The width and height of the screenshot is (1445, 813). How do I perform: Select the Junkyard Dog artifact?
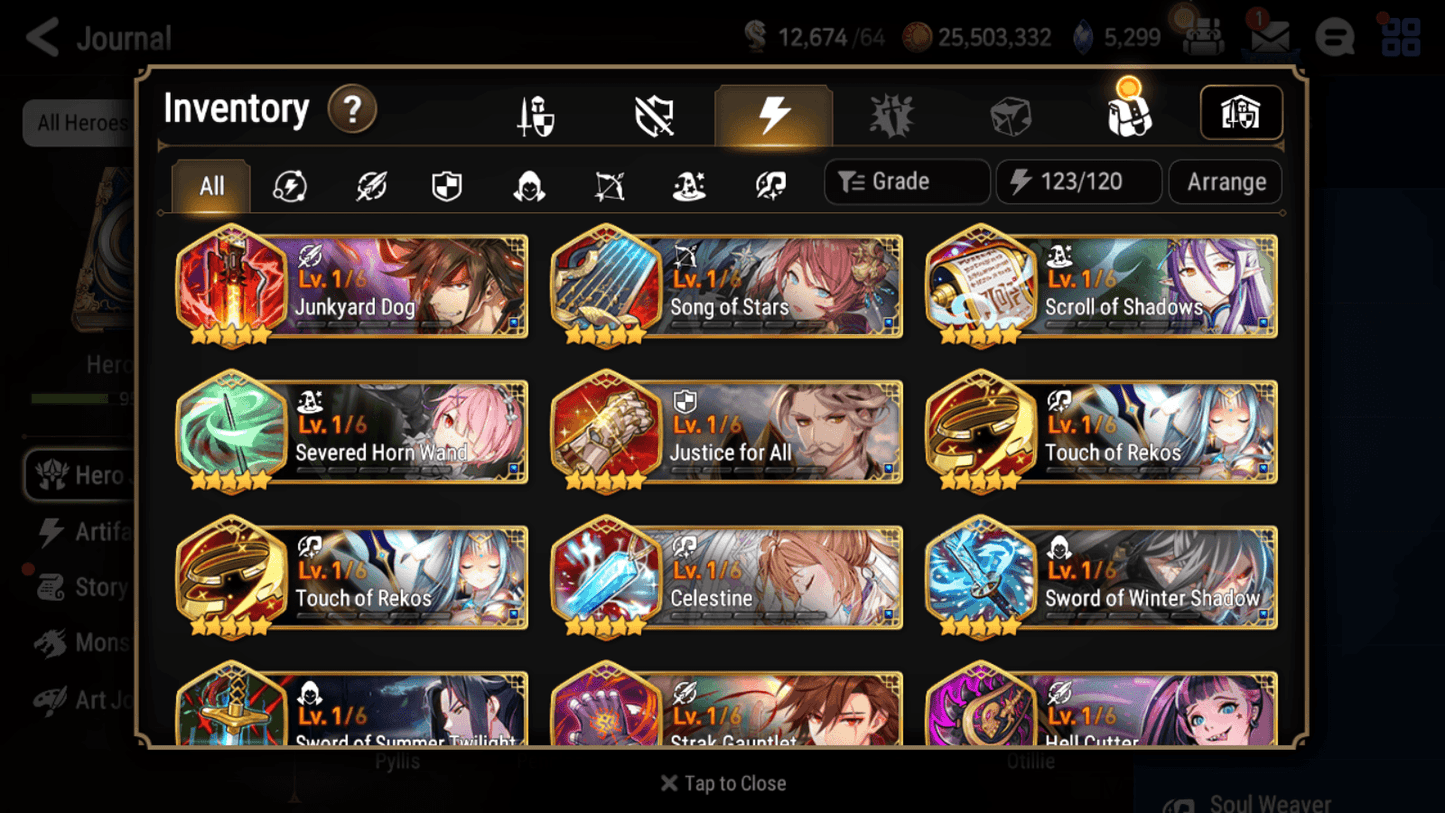[x=351, y=287]
